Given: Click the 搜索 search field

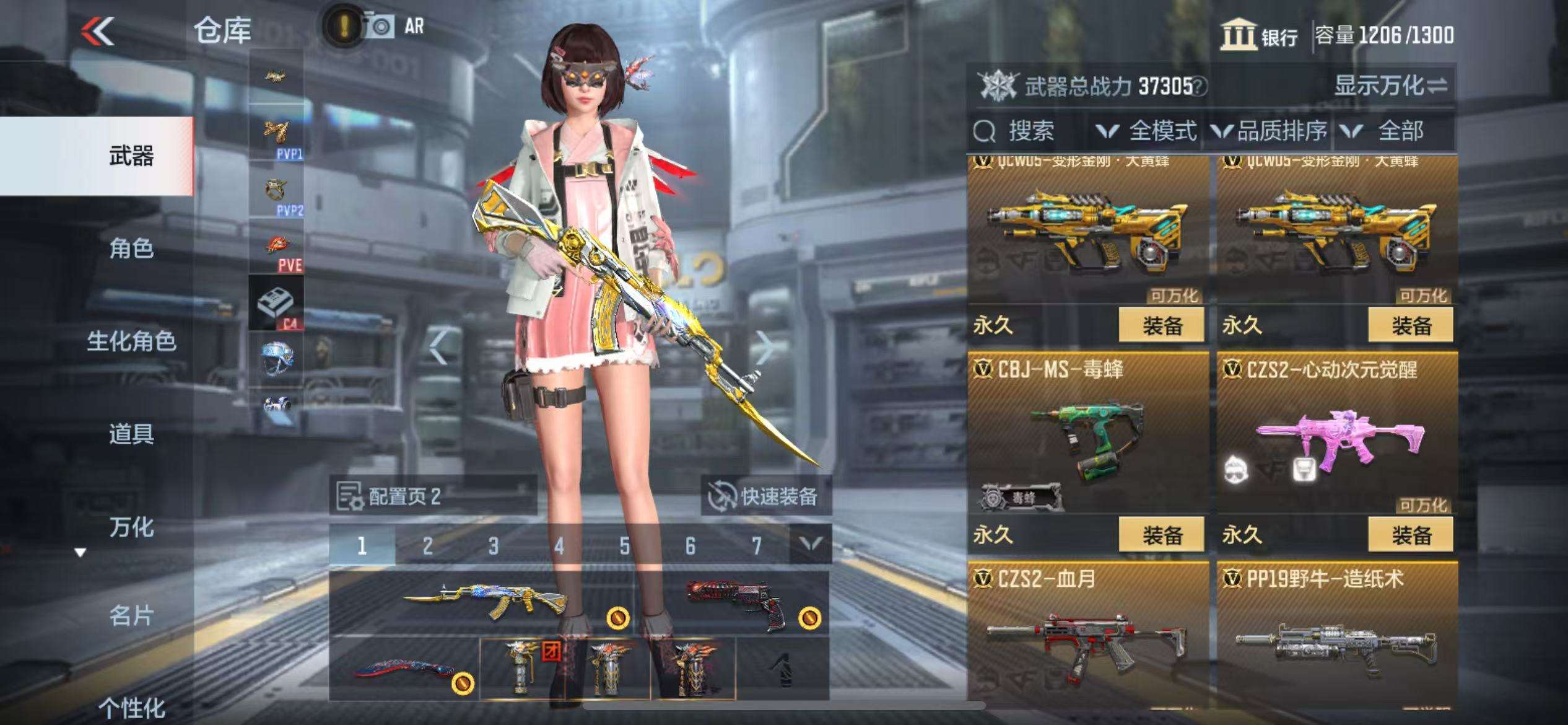Looking at the screenshot, I should click(1030, 131).
